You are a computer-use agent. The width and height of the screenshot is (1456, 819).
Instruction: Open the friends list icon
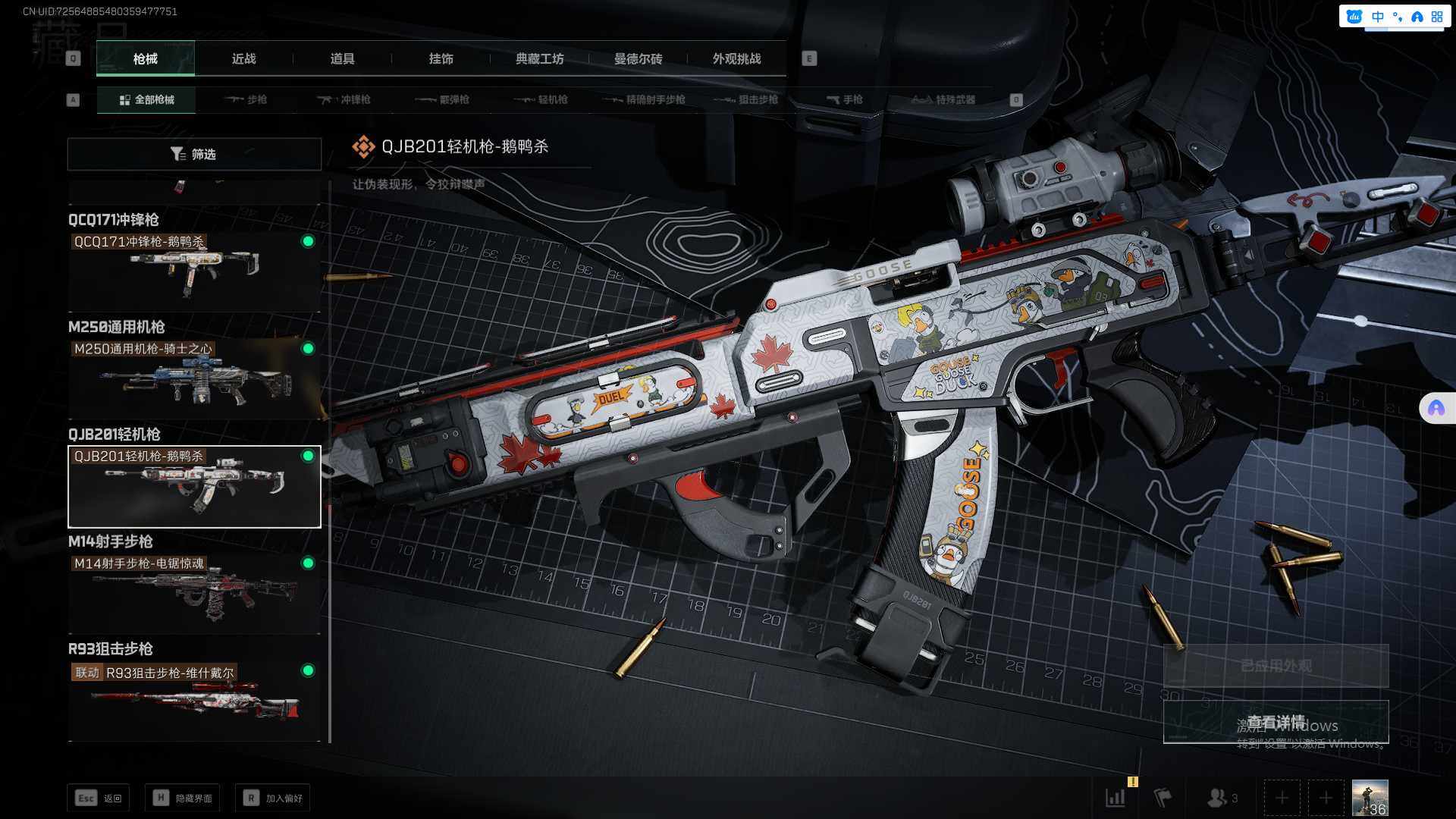tap(1221, 798)
